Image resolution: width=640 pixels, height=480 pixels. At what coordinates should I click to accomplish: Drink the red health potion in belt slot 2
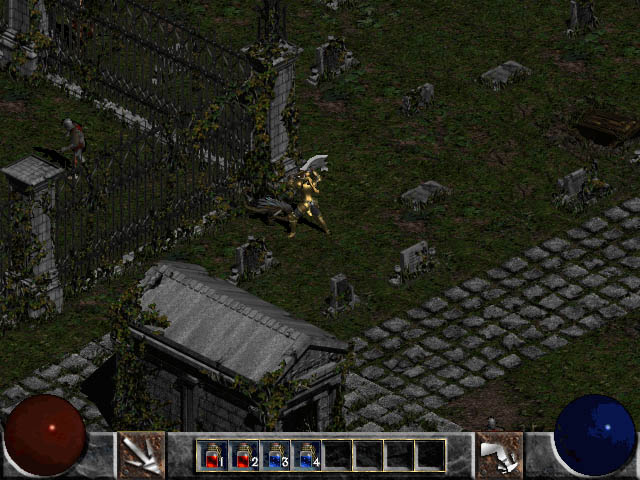point(243,455)
